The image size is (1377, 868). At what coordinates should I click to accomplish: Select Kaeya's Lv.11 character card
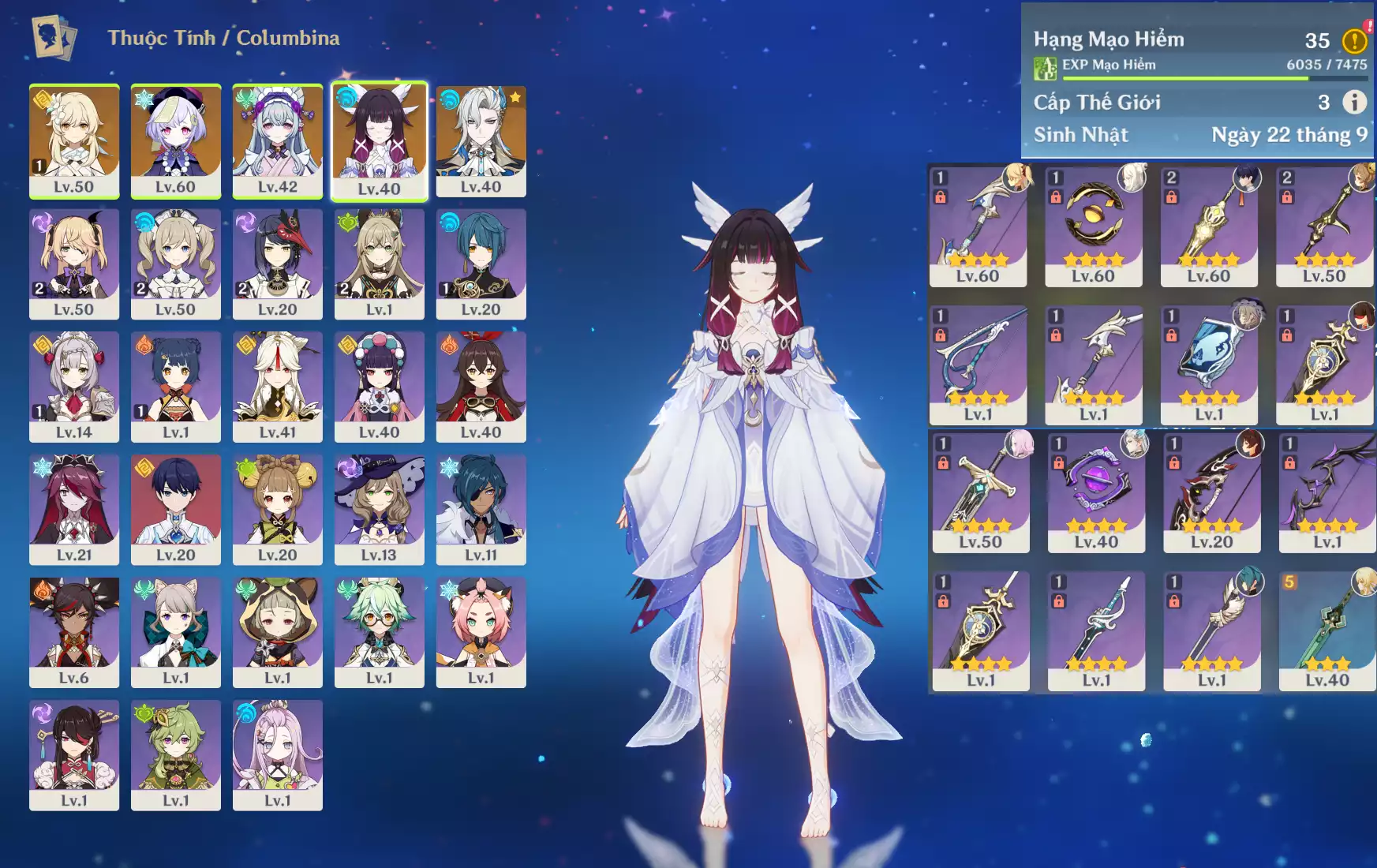click(481, 509)
